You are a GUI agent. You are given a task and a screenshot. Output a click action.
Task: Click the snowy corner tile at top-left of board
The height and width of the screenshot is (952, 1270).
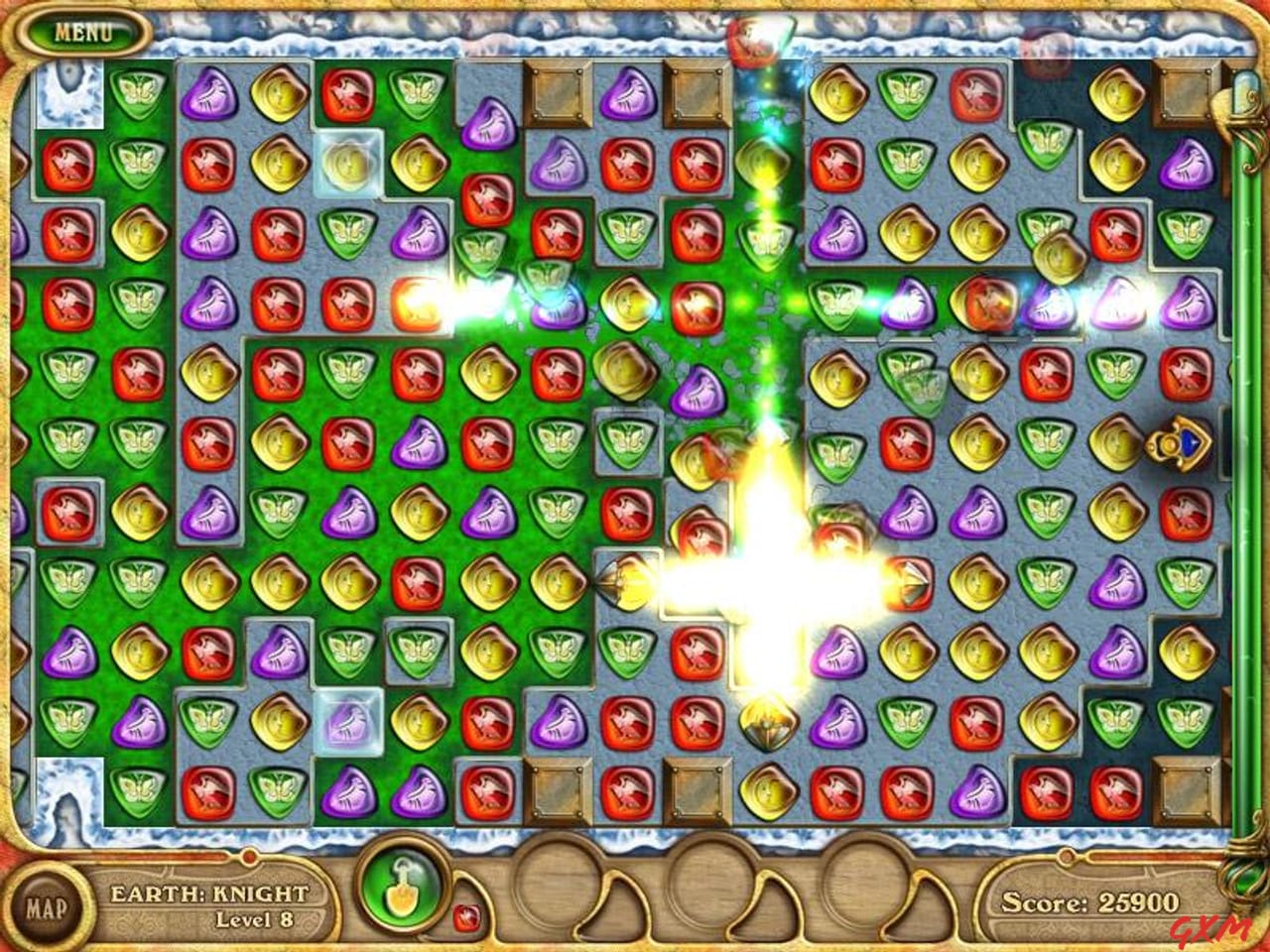click(x=71, y=94)
